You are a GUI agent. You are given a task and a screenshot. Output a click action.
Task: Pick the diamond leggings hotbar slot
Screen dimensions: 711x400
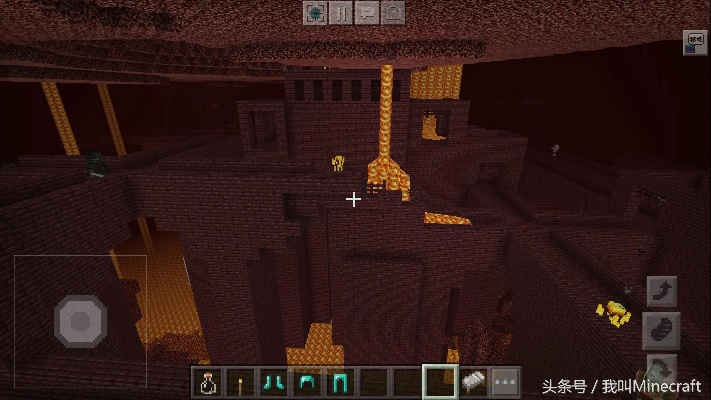339,381
